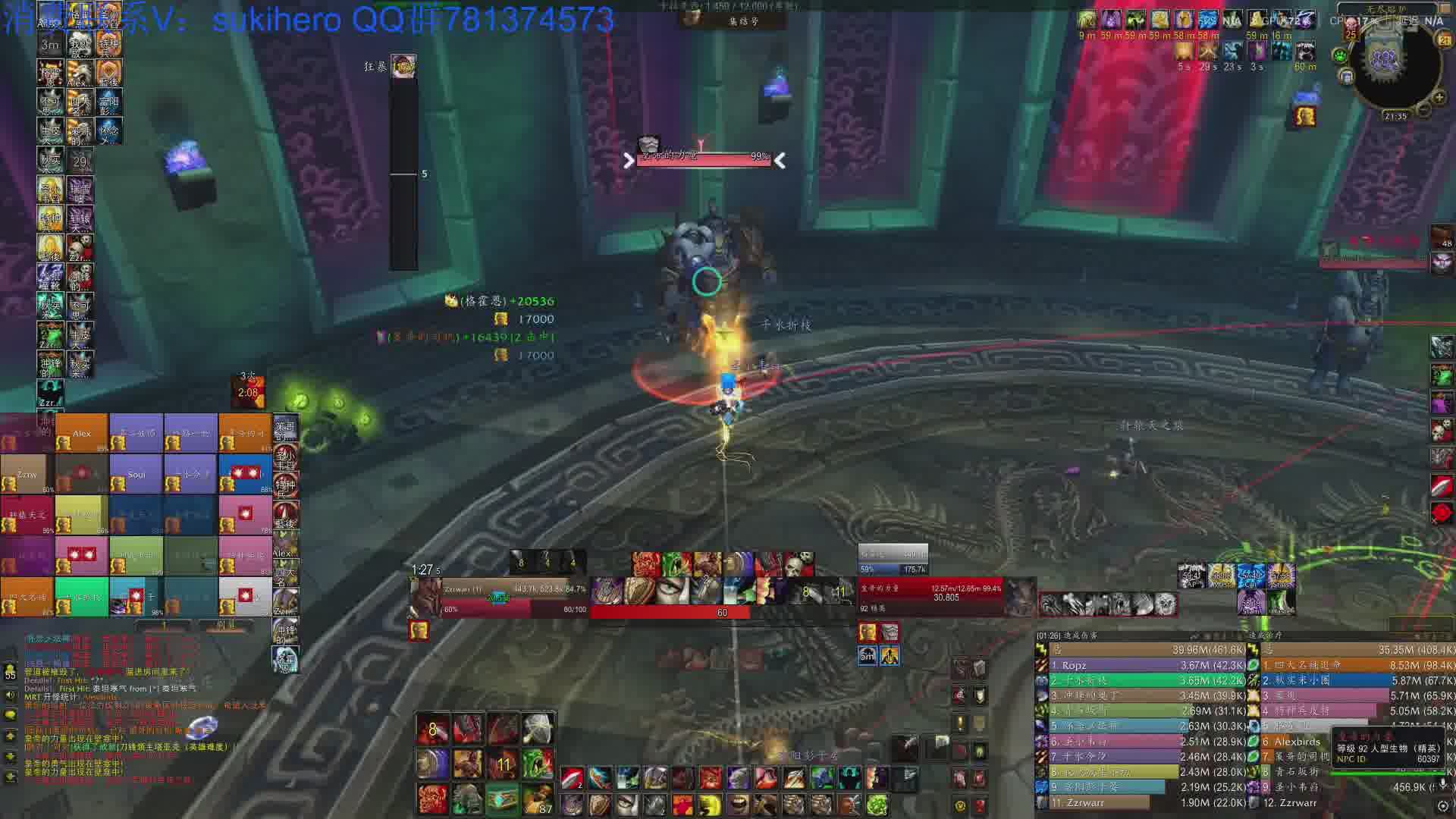Use the red blade ability with 2 charges
Screen dimensions: 1456x819
[x=573, y=777]
